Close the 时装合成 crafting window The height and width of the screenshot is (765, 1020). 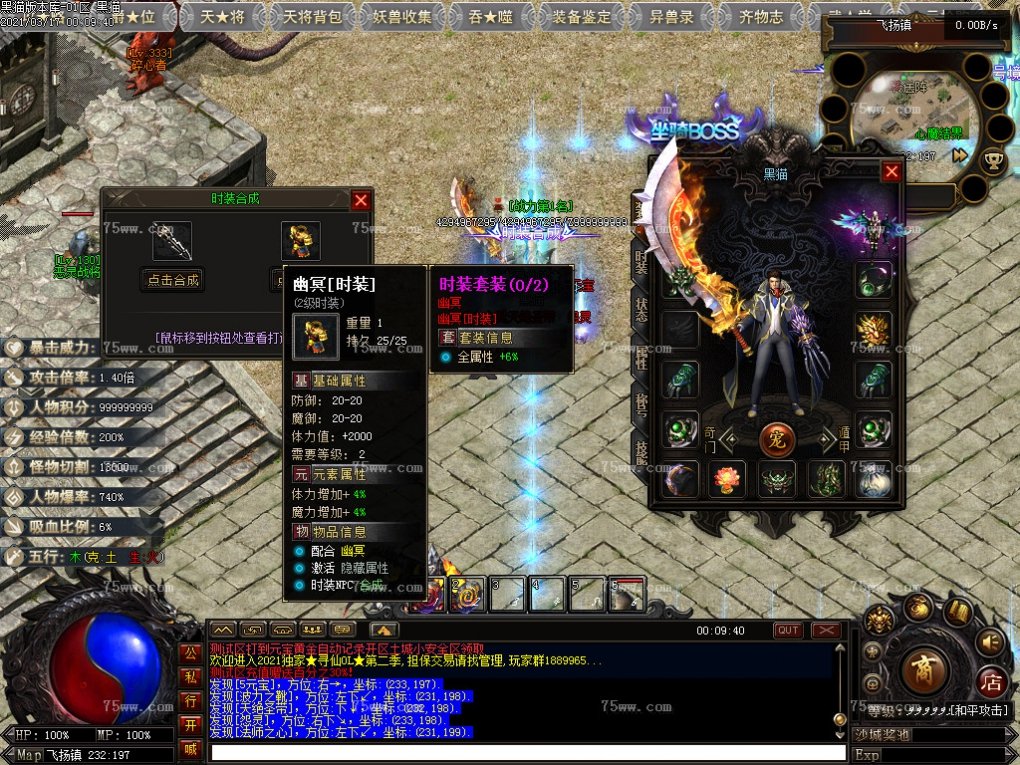[x=361, y=200]
